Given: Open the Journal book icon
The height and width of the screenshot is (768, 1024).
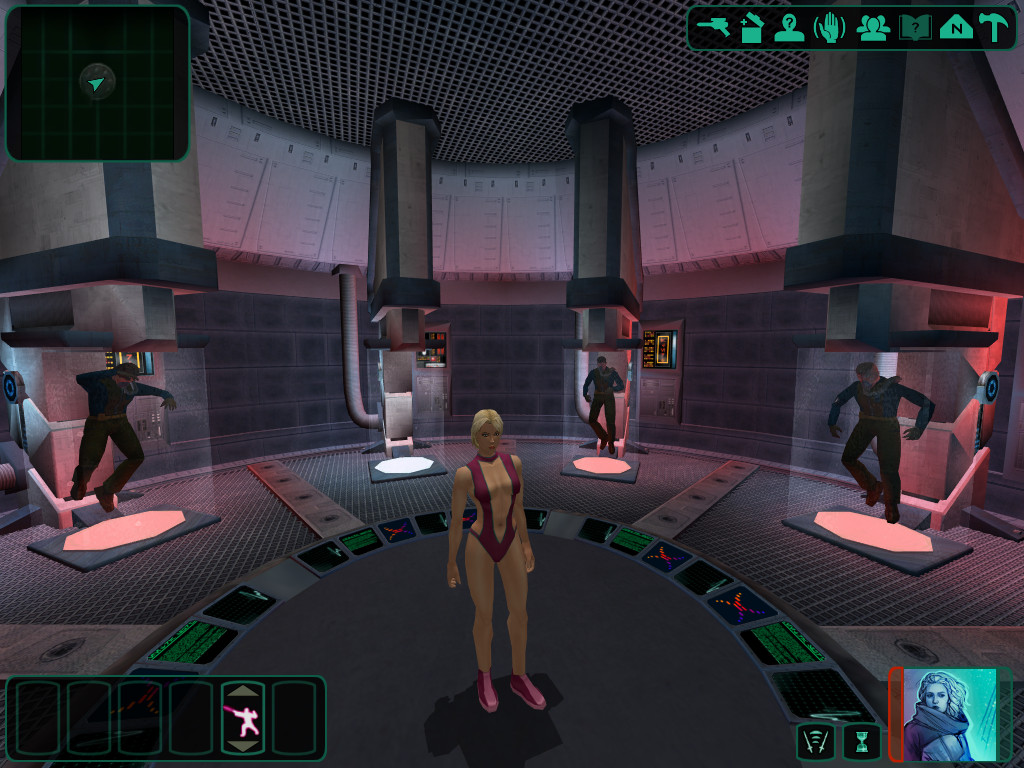Looking at the screenshot, I should coord(915,28).
